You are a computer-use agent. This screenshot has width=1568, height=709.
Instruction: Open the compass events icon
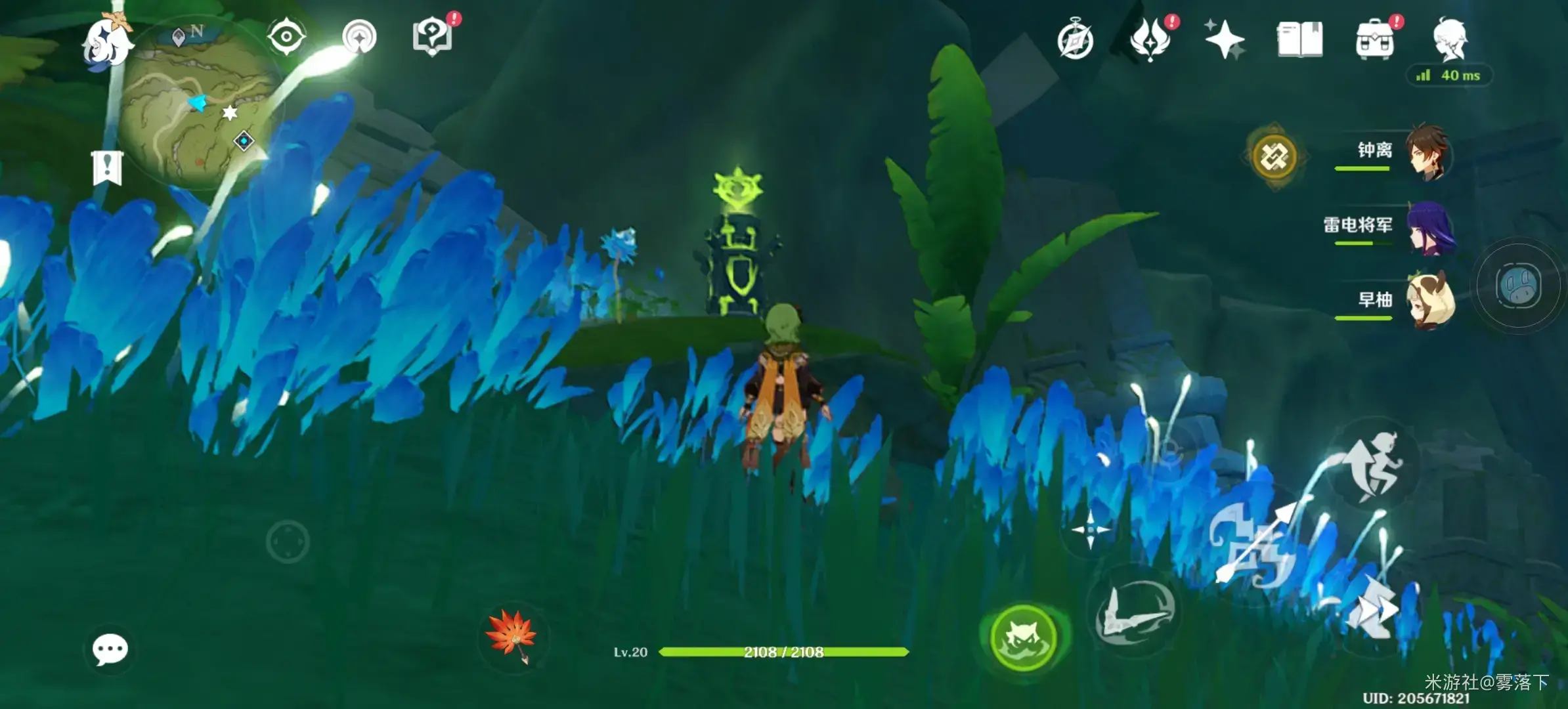(1075, 41)
